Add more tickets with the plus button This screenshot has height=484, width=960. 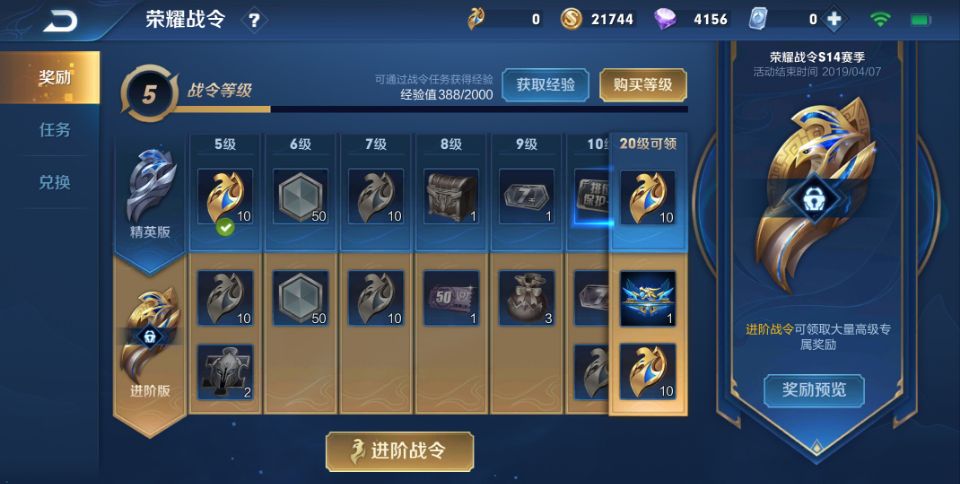tap(834, 19)
